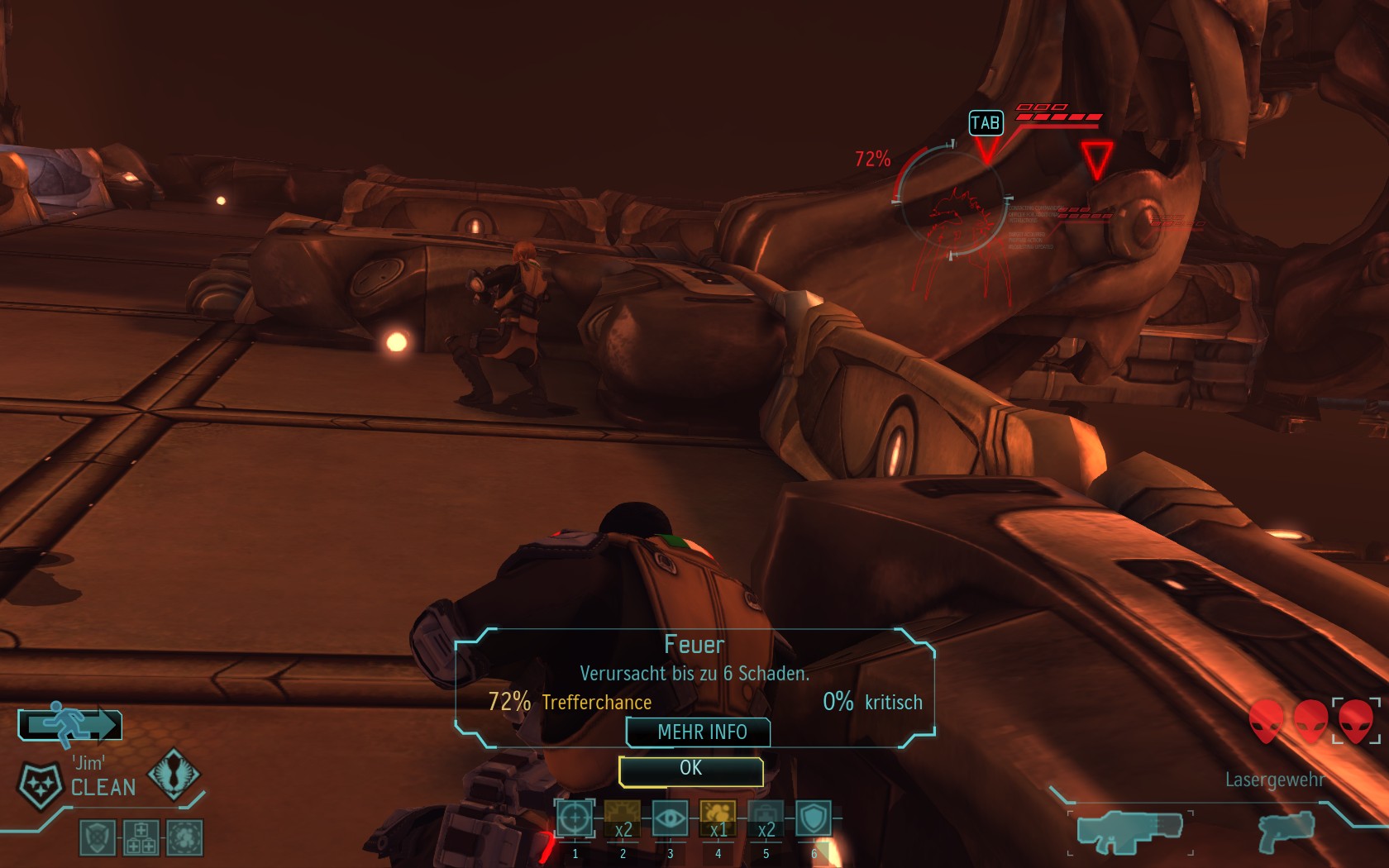Click the three-star rank badge
1389x868 pixels.
pos(40,784)
